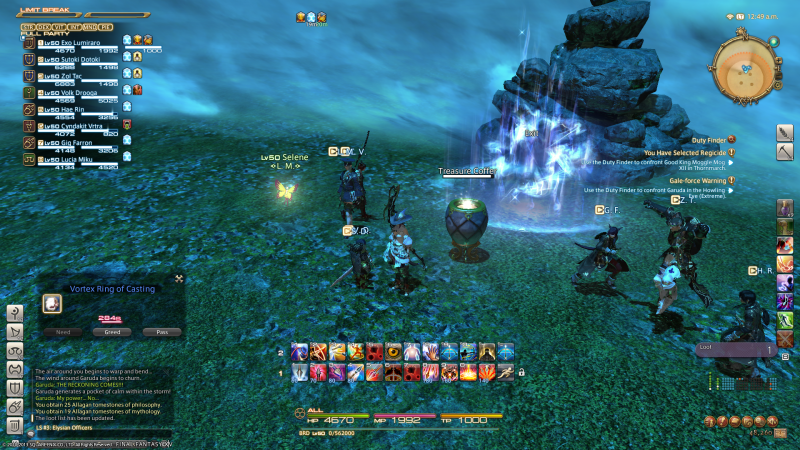Target party member Exo Lumiraro
This screenshot has height=450, width=800.
coord(68,44)
